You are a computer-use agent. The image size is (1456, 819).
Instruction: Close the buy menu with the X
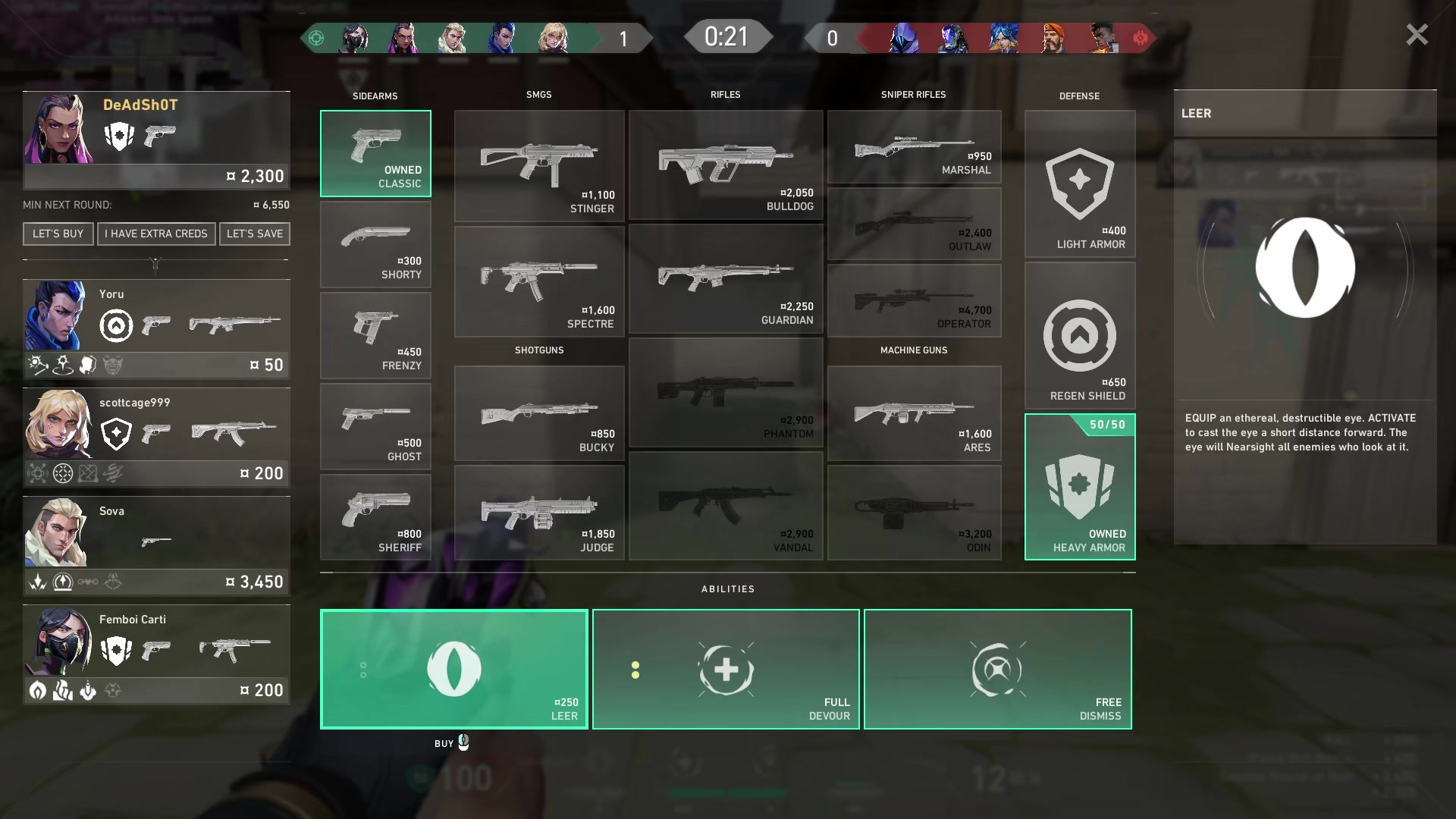(1417, 35)
